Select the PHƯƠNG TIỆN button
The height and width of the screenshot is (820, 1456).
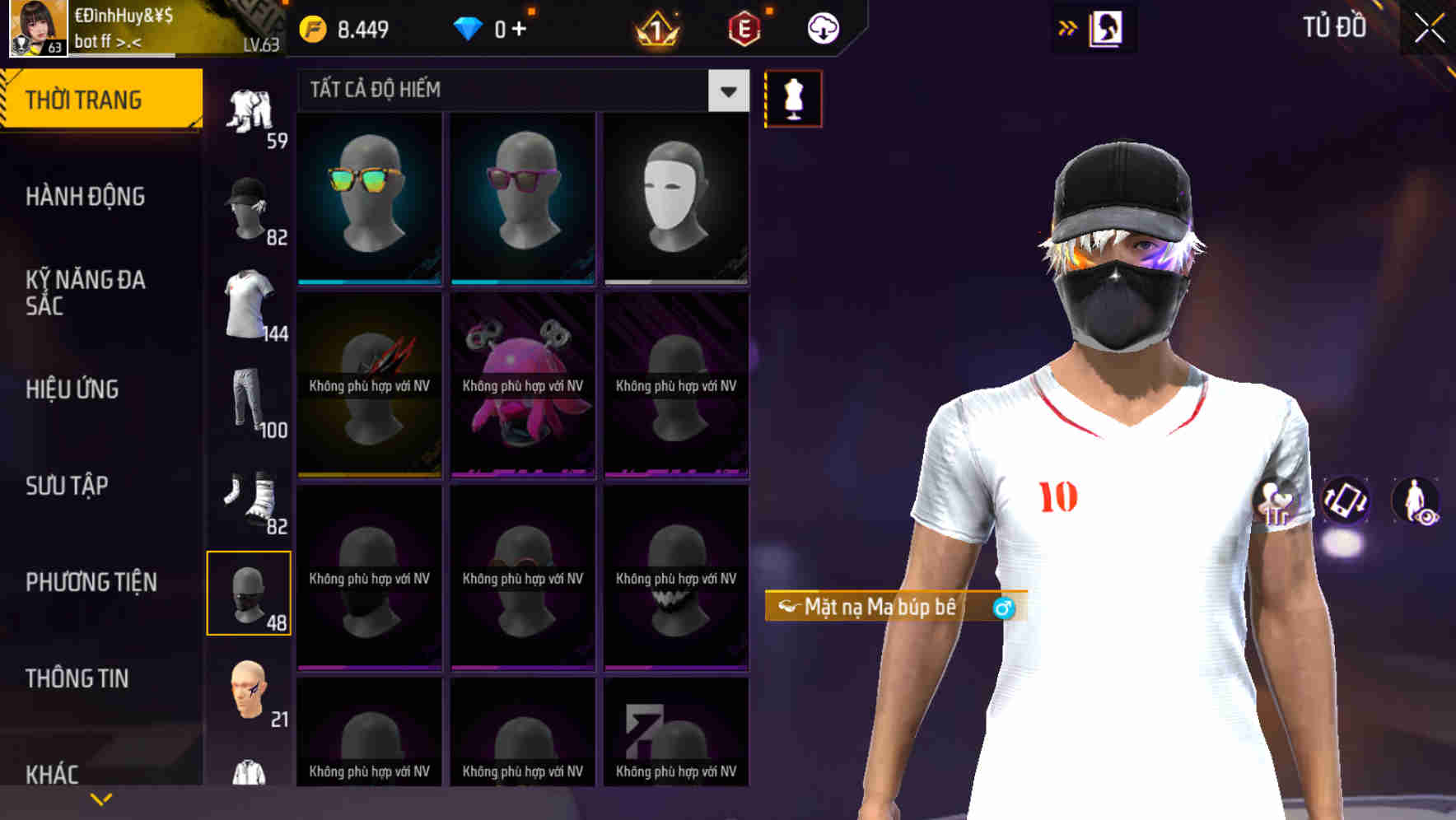91,582
